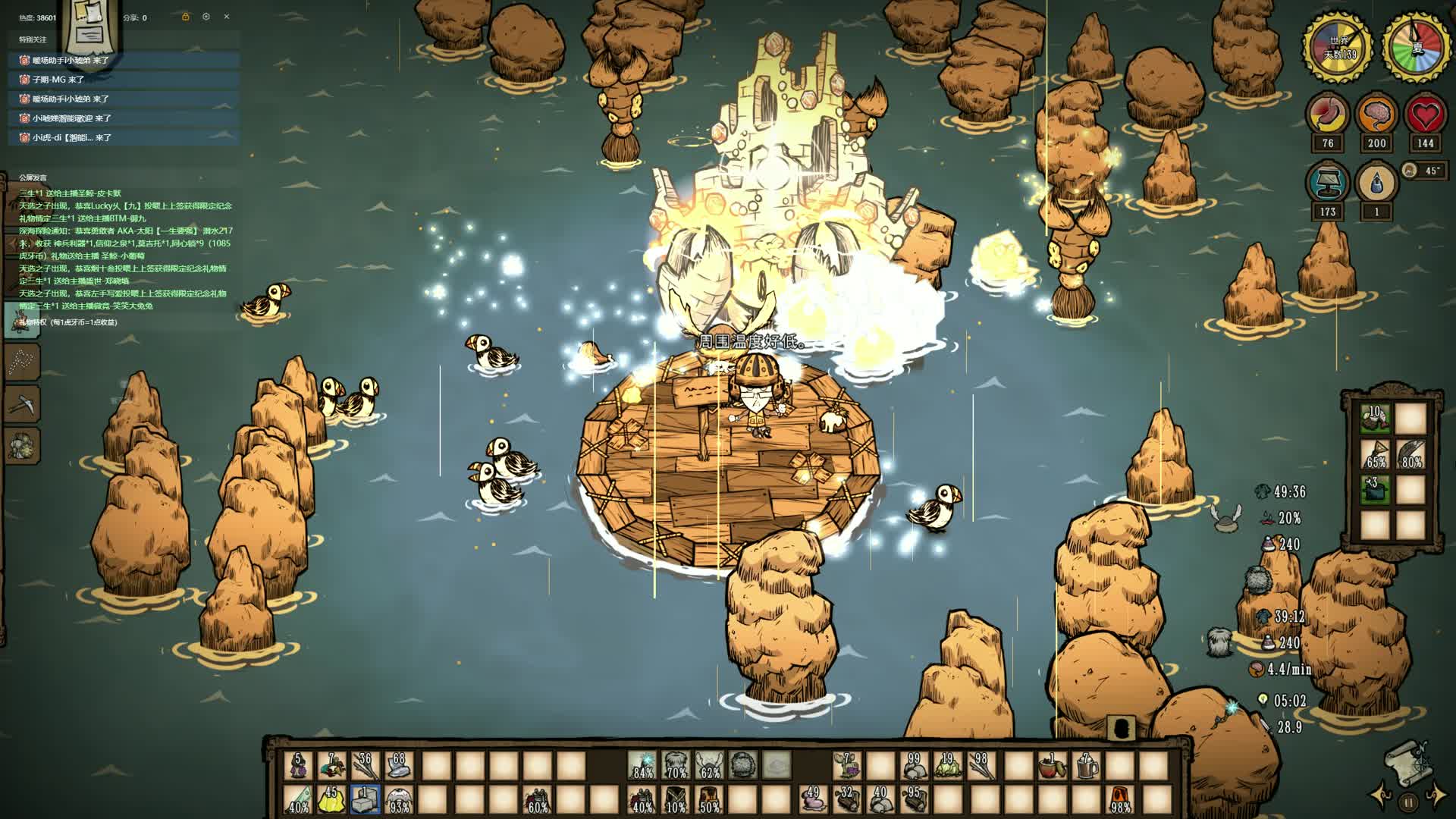
Task: Select the orange item at 98%
Action: (1121, 799)
